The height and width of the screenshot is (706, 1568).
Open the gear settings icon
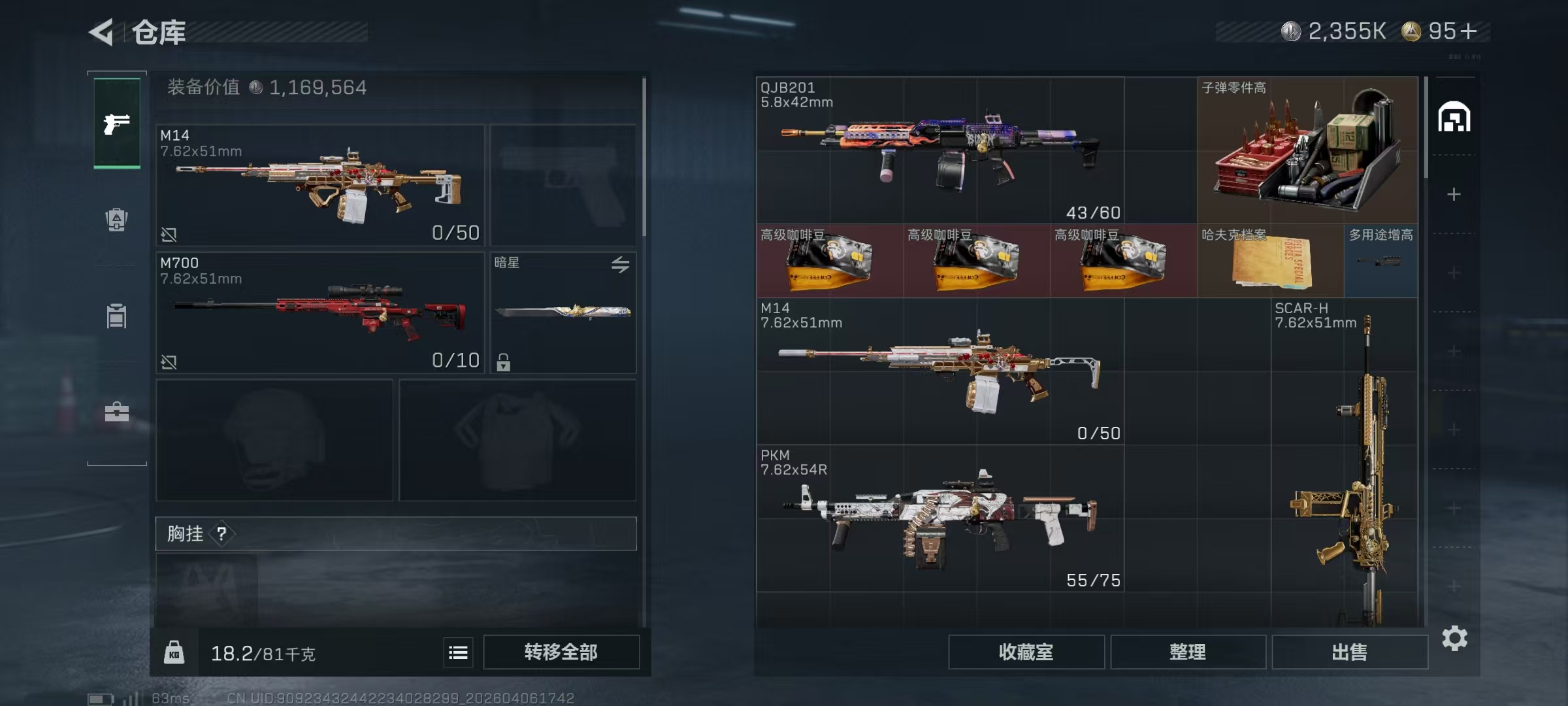pos(1454,638)
